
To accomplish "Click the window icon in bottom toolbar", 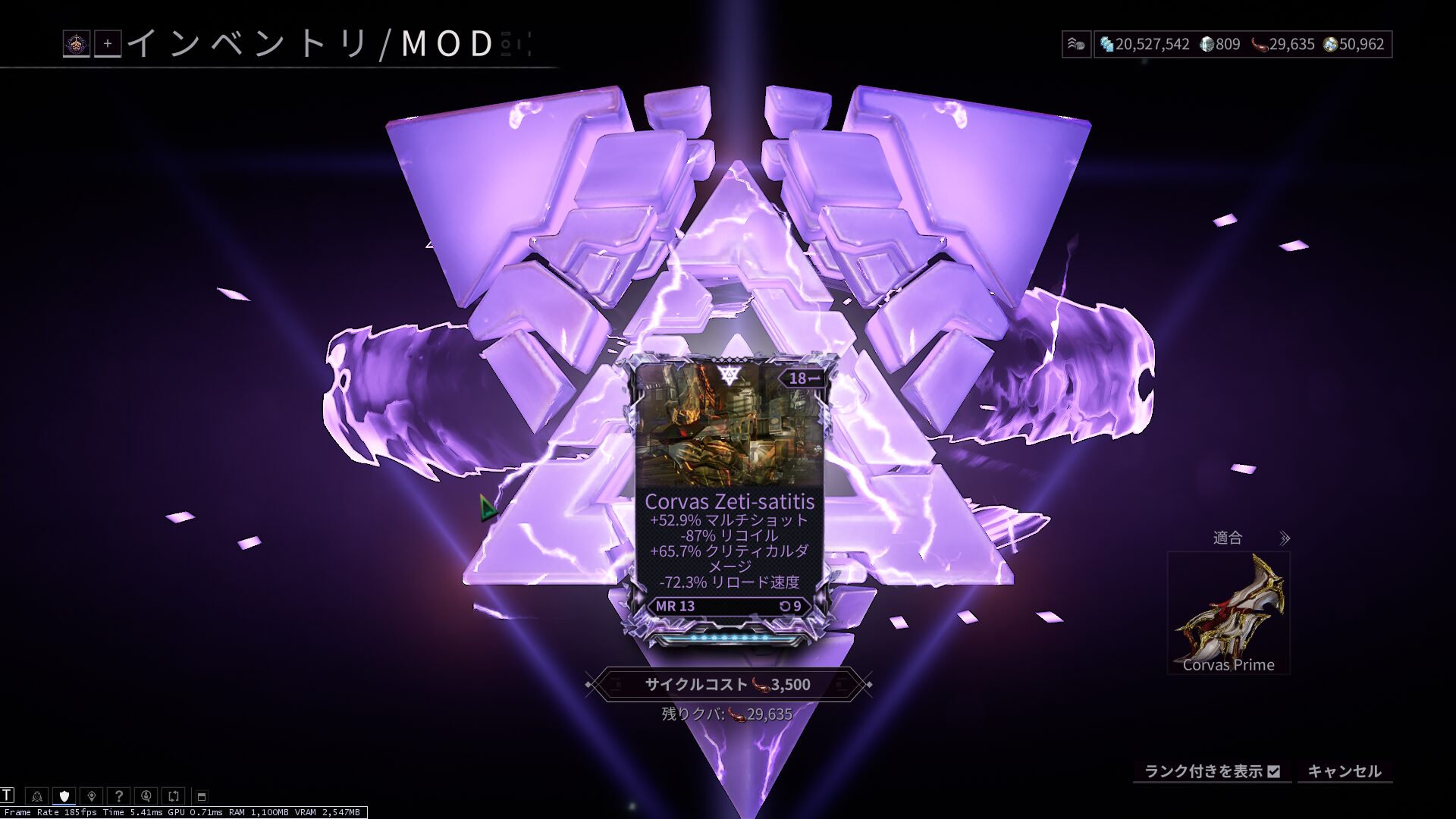I will point(202,796).
